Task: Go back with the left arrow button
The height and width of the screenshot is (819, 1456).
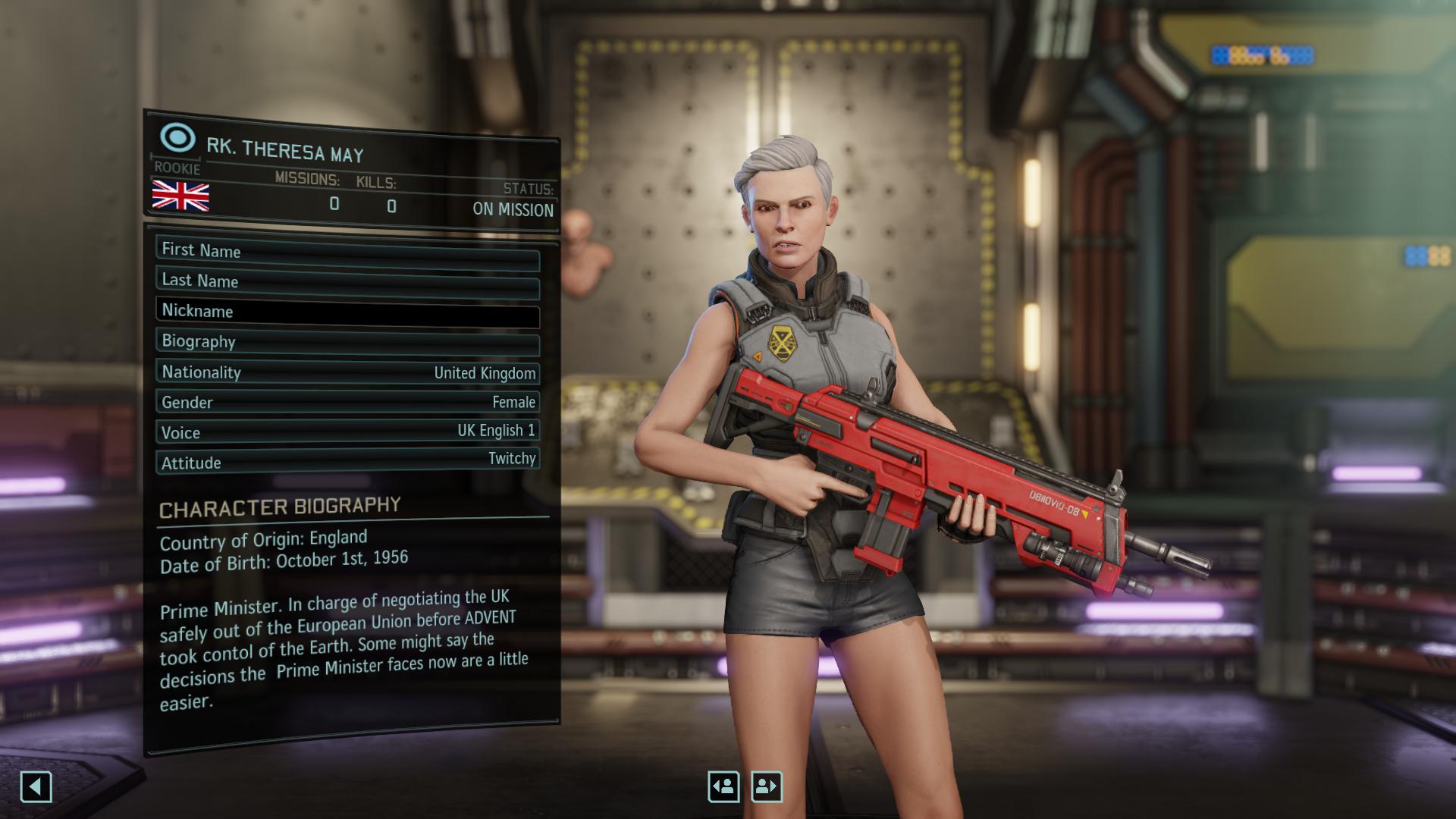Action: click(x=36, y=786)
